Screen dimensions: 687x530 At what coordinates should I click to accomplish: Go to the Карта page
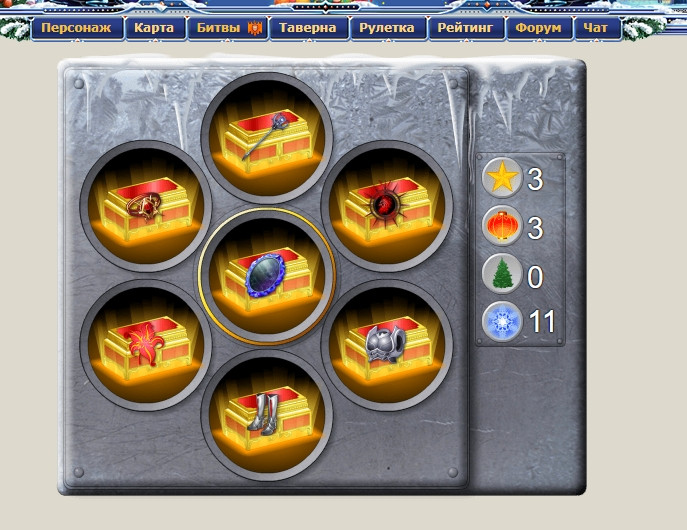tap(153, 28)
